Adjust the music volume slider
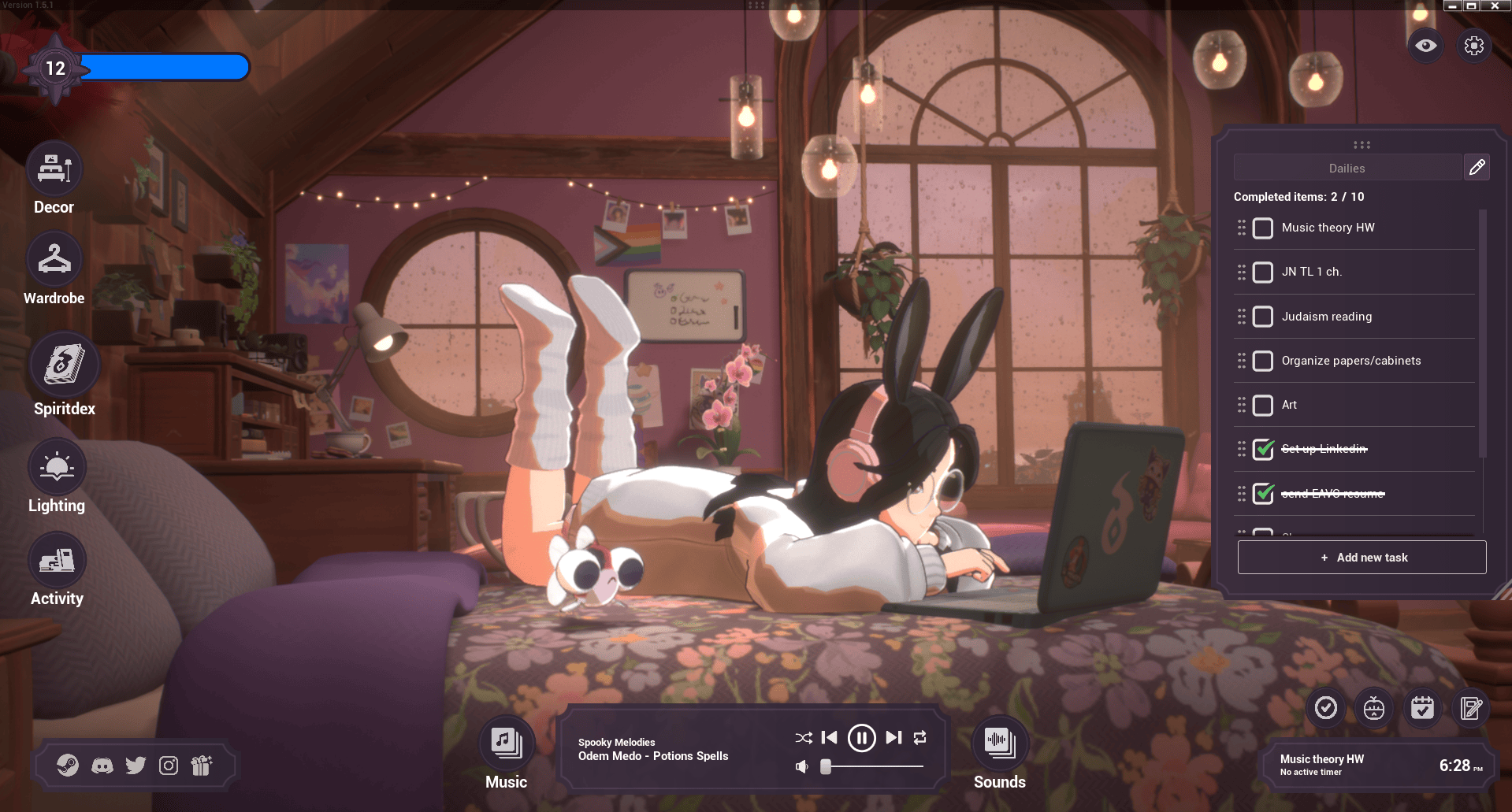Image resolution: width=1512 pixels, height=812 pixels. (x=826, y=766)
